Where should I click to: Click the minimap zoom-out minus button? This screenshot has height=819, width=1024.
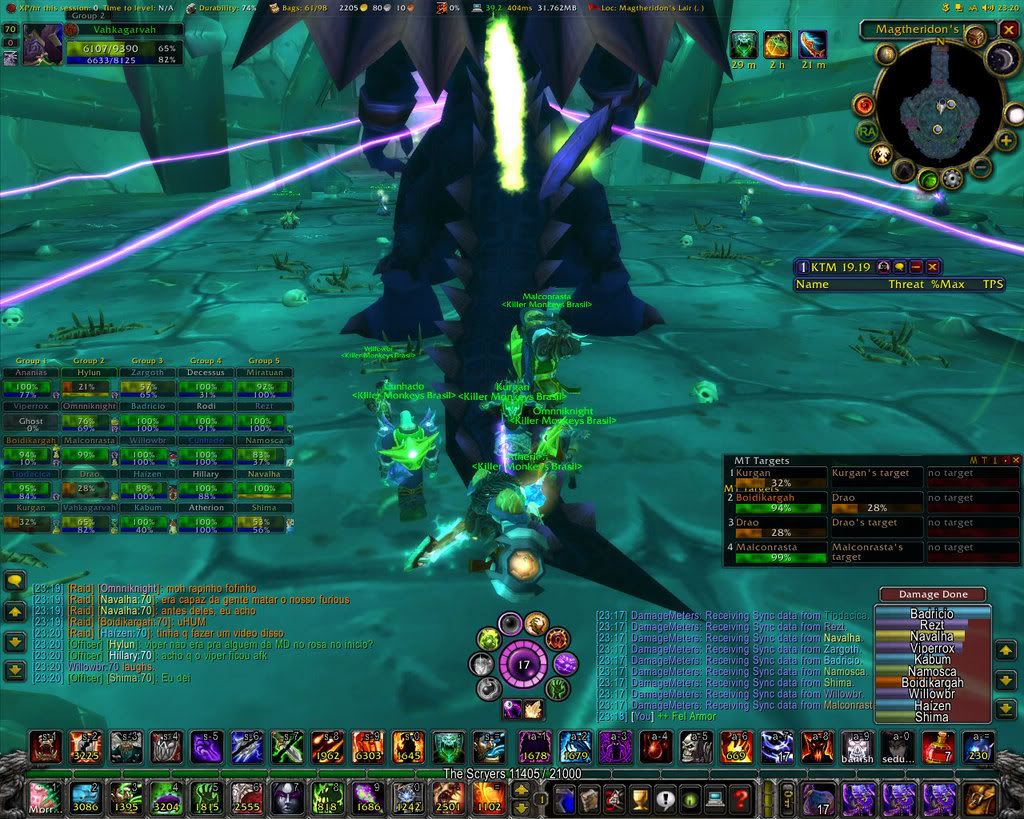click(x=981, y=166)
